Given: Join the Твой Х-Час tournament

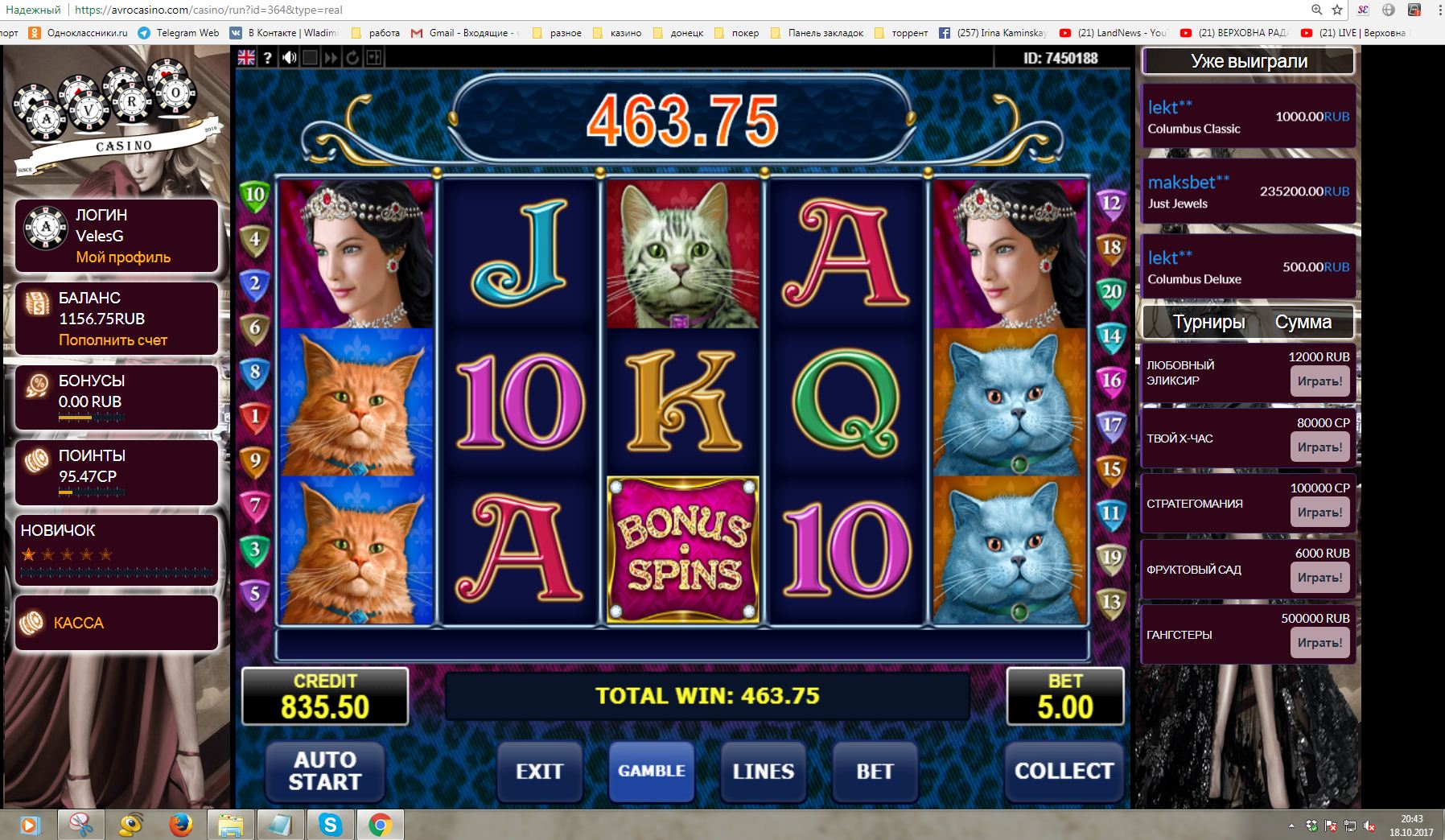Looking at the screenshot, I should click(x=1319, y=447).
